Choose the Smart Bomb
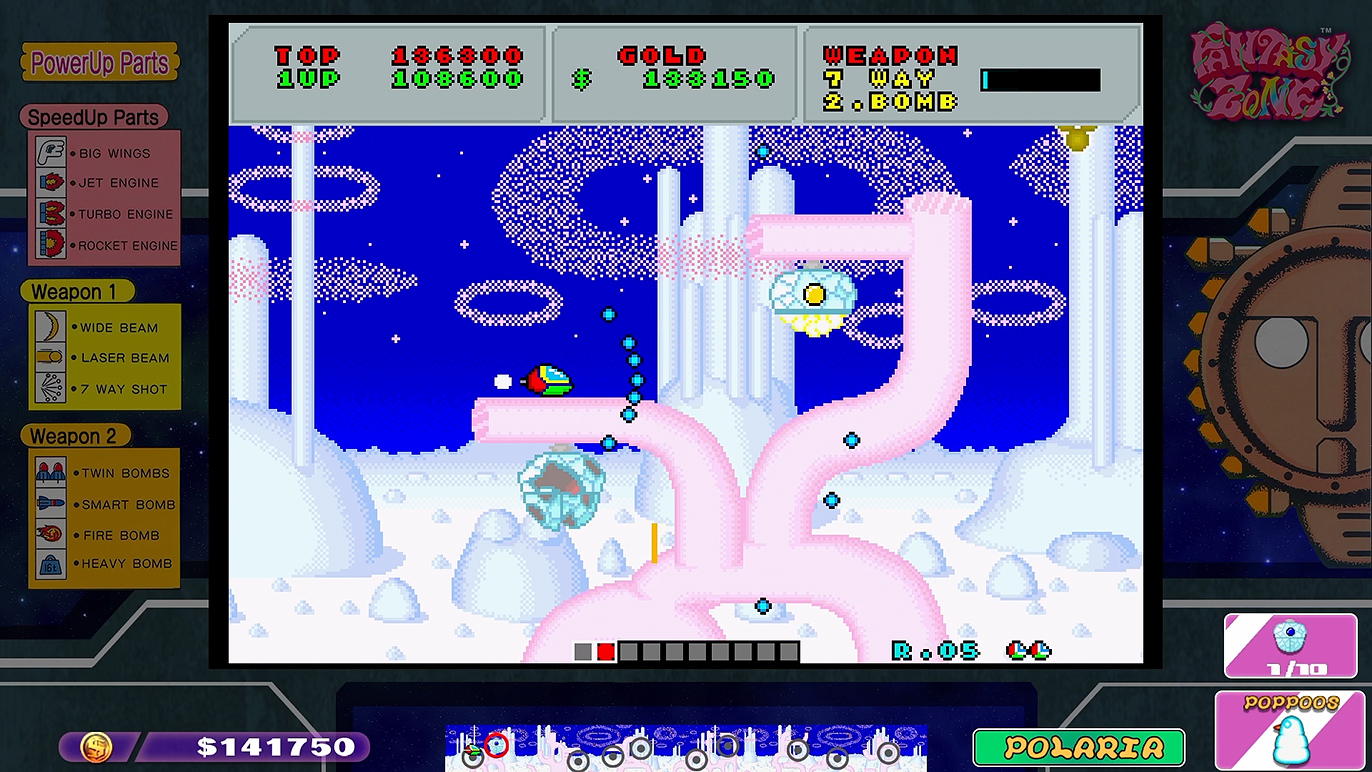Viewport: 1372px width, 772px height. (x=104, y=504)
